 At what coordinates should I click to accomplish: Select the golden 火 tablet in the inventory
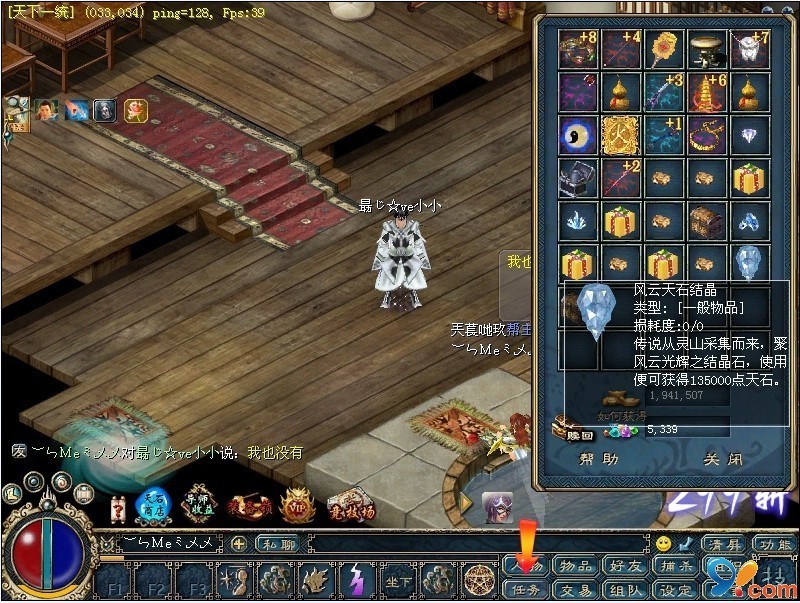[621, 135]
